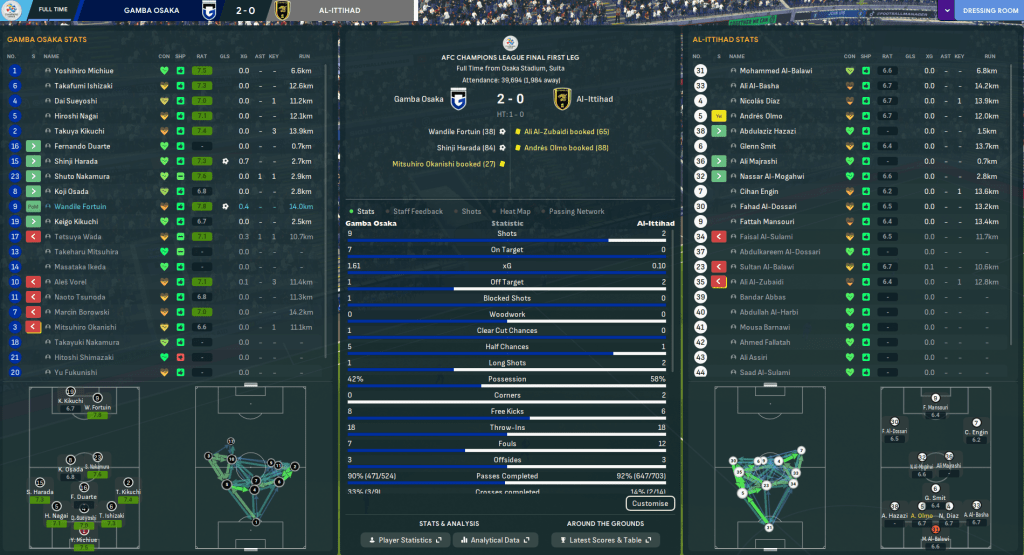Sort Gamba Osaka stats by RAT column
1024x555 pixels.
click(201, 55)
